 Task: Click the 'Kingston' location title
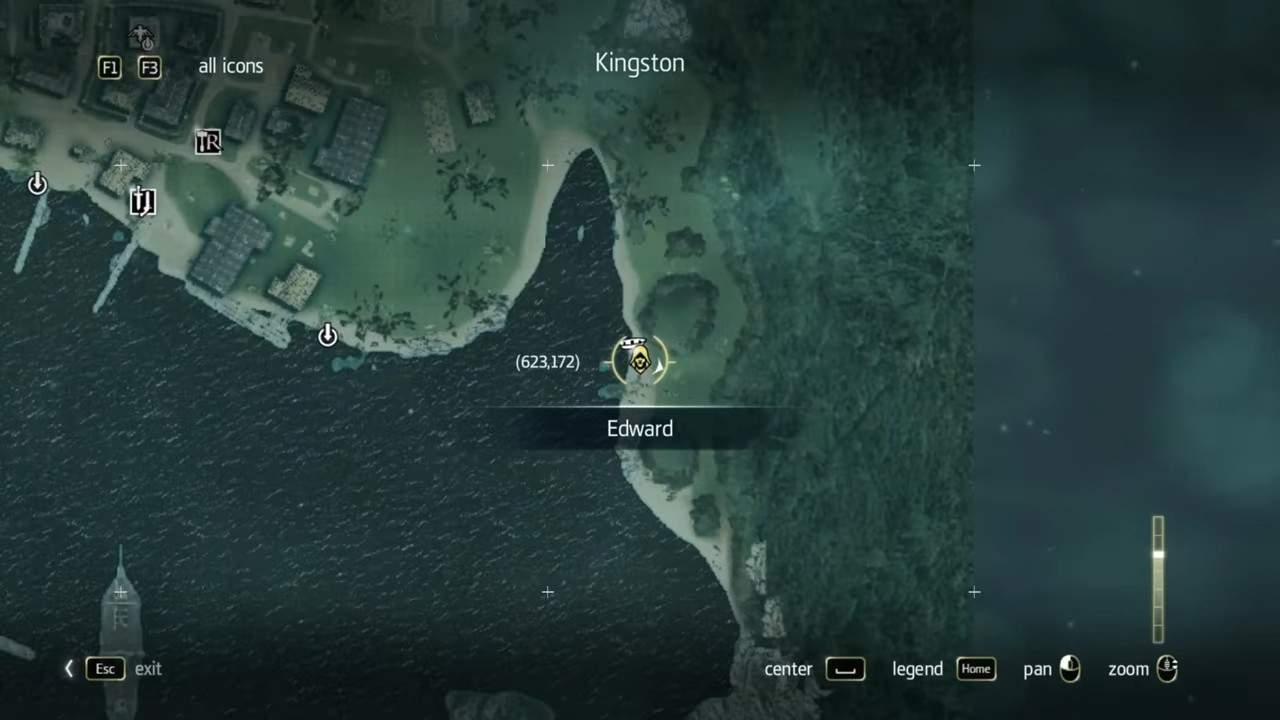639,62
